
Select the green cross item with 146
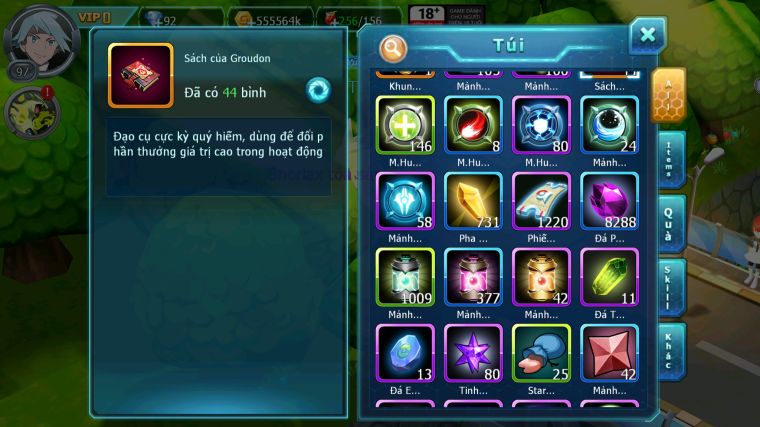click(404, 126)
